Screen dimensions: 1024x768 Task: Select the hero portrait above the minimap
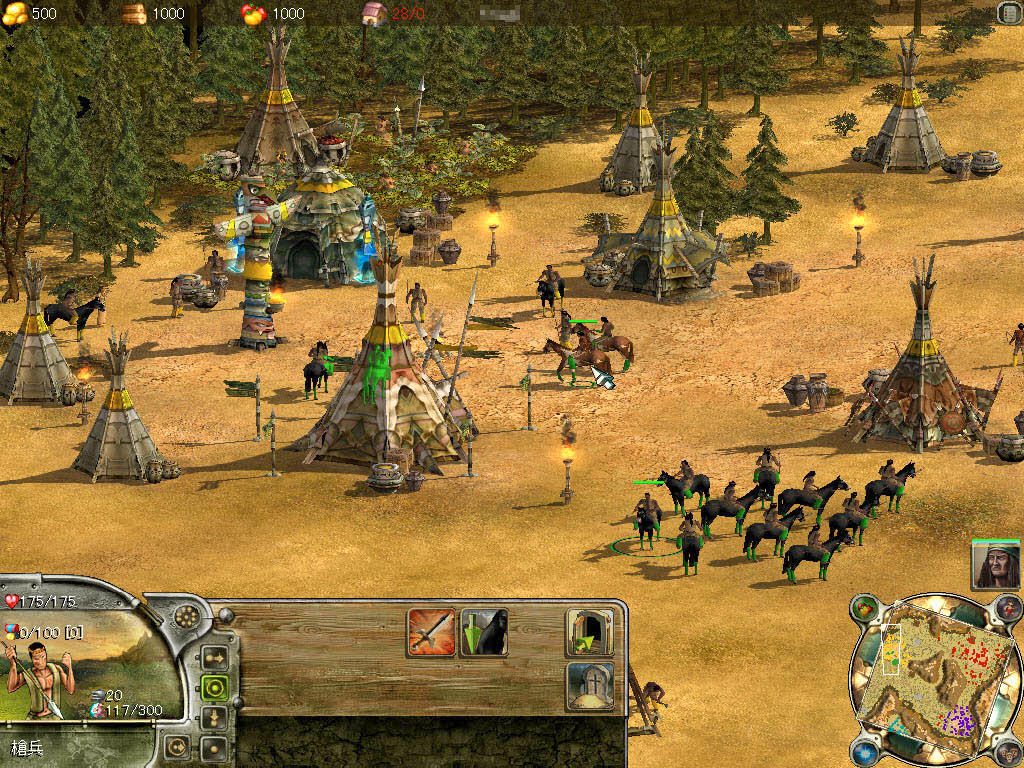click(995, 565)
